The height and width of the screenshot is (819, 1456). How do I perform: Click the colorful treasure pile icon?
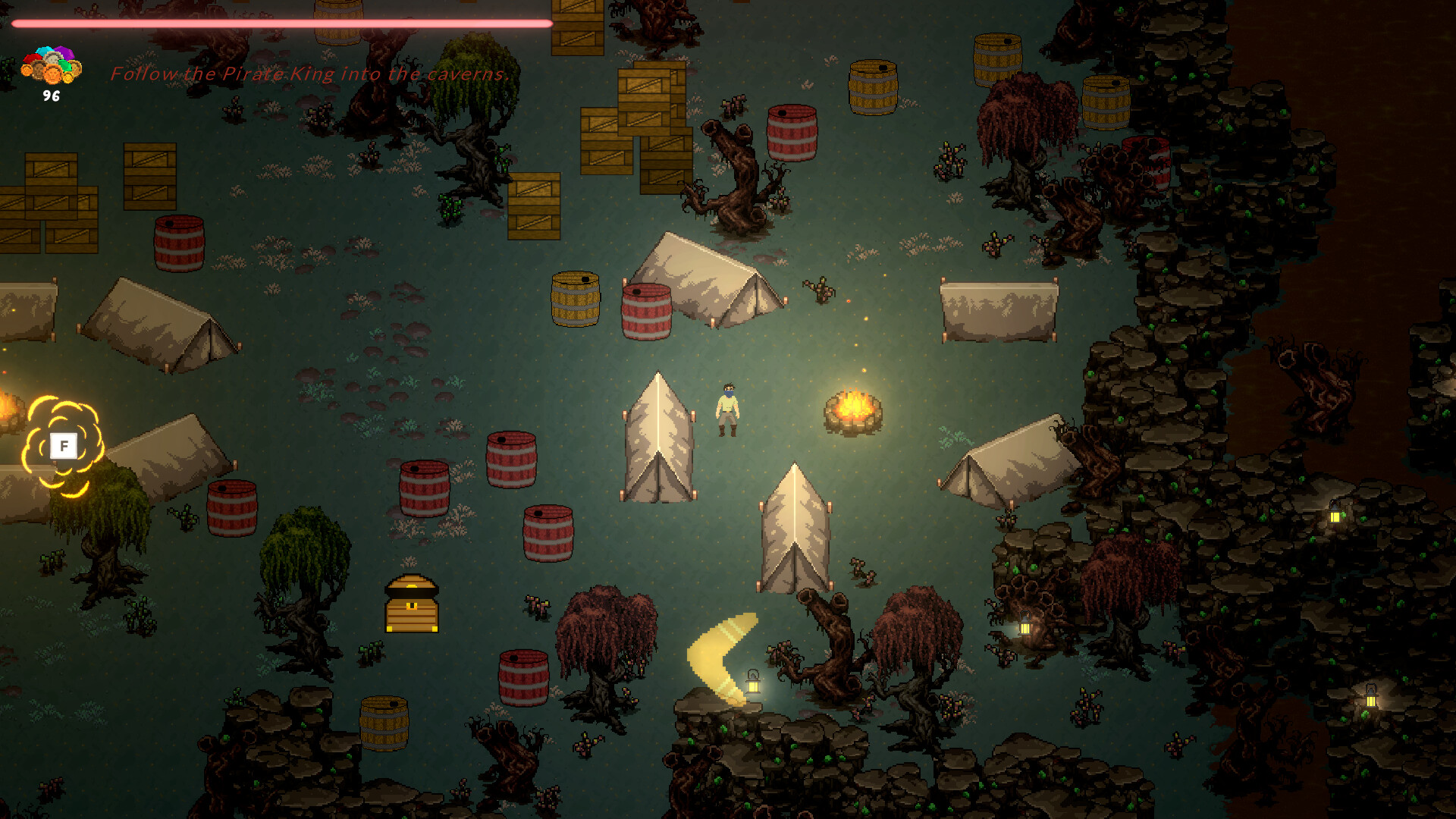pos(51,65)
